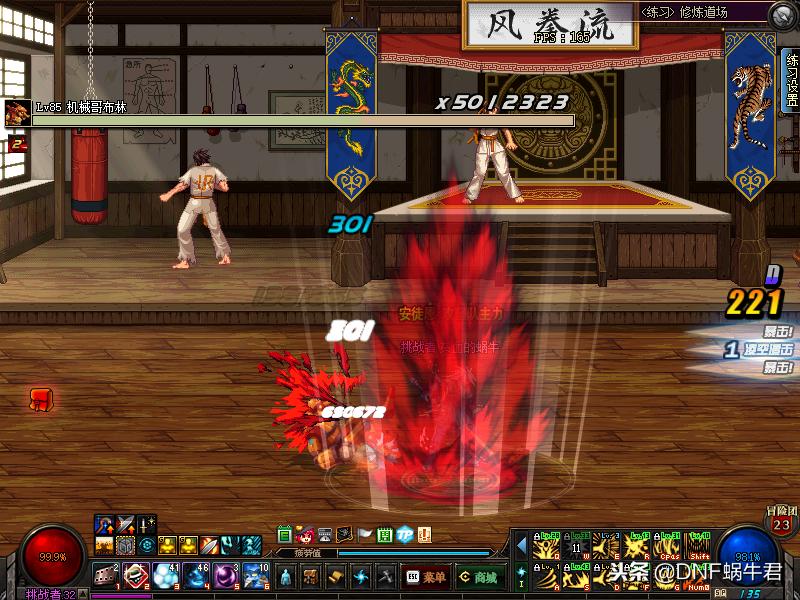Click the blue TP icon
The width and height of the screenshot is (800, 600).
click(x=405, y=534)
